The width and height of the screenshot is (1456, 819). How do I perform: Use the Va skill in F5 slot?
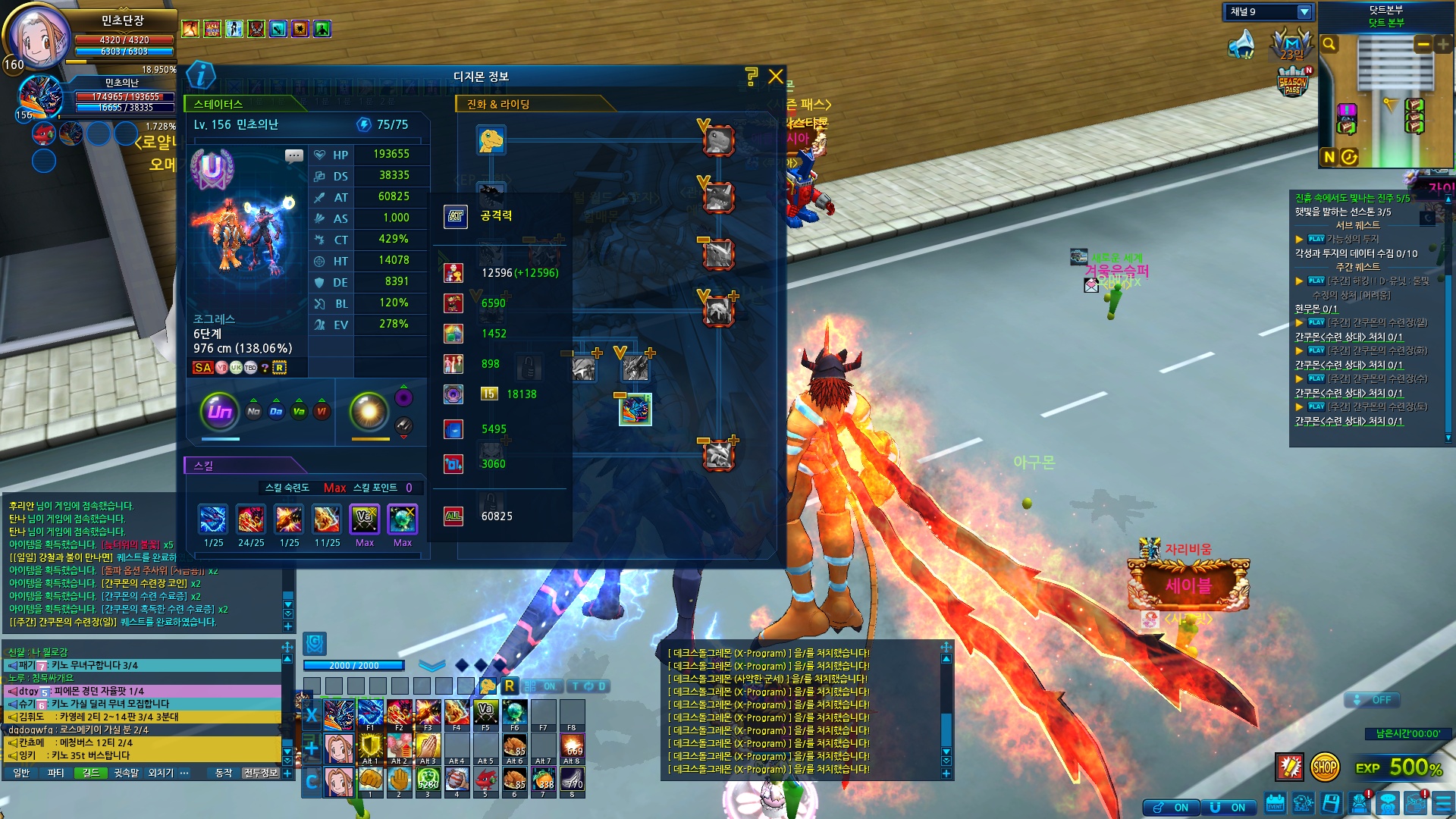coord(485,713)
